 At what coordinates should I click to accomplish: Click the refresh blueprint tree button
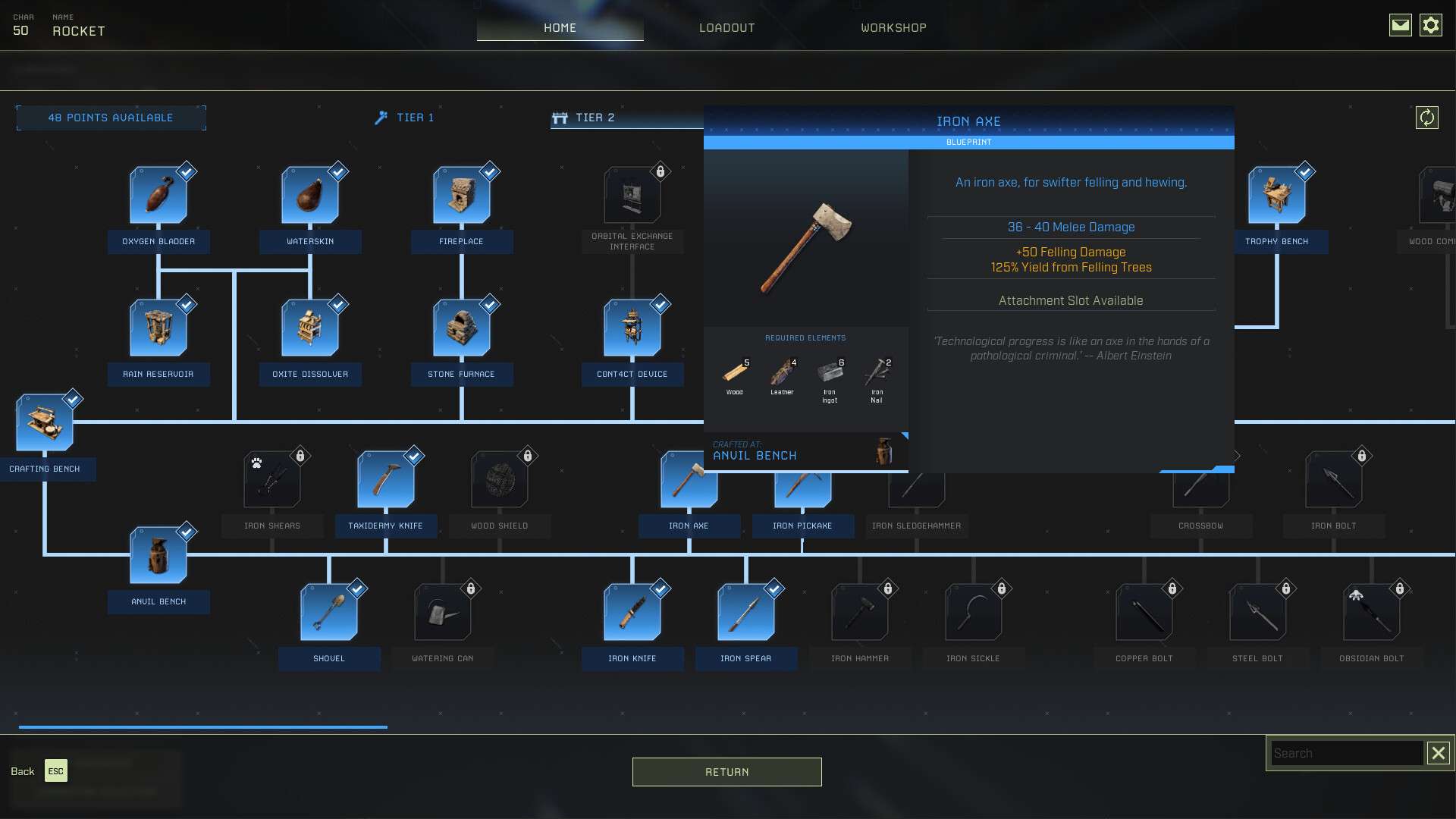click(x=1426, y=118)
